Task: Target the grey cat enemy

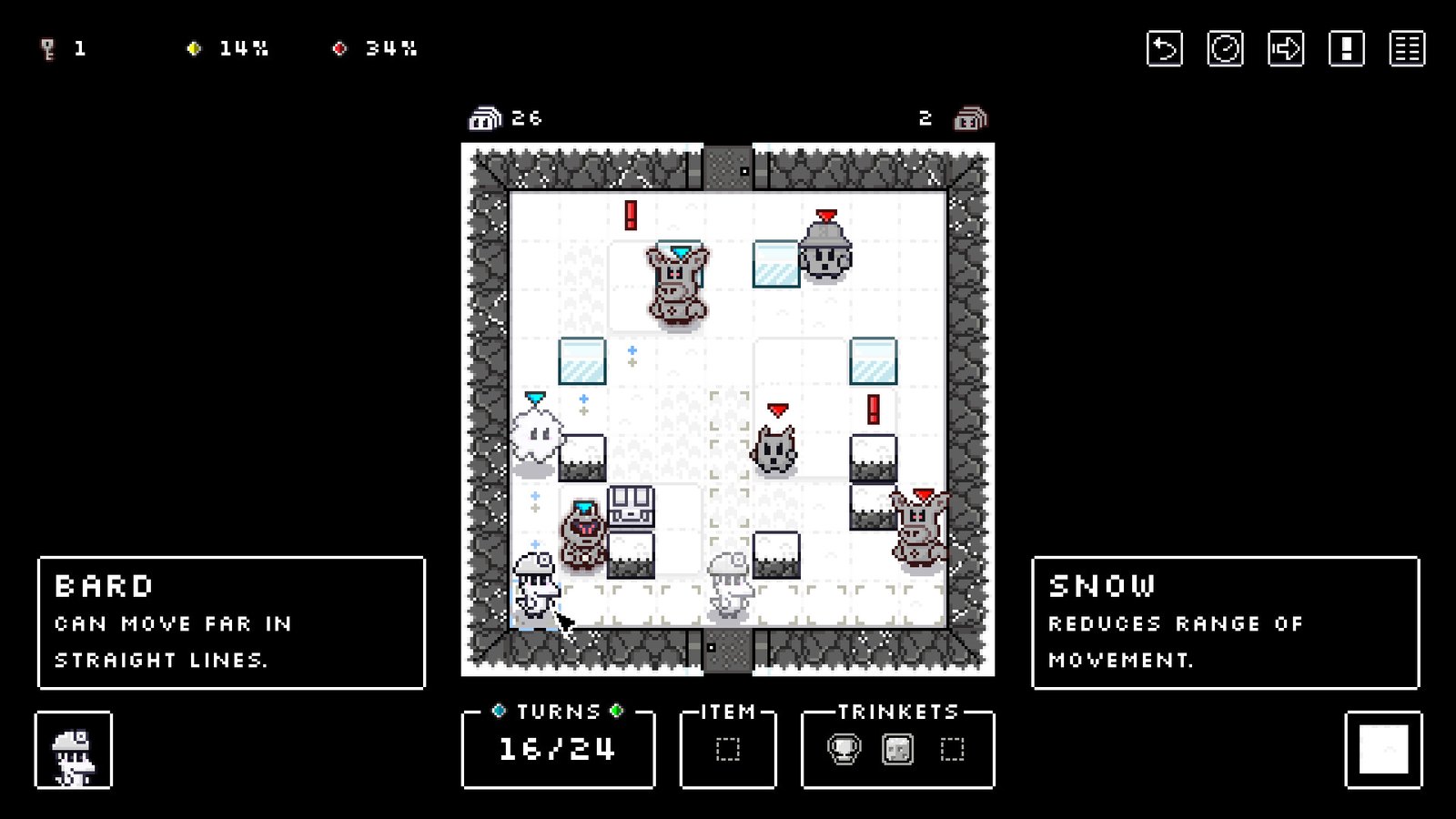Action: (775, 449)
